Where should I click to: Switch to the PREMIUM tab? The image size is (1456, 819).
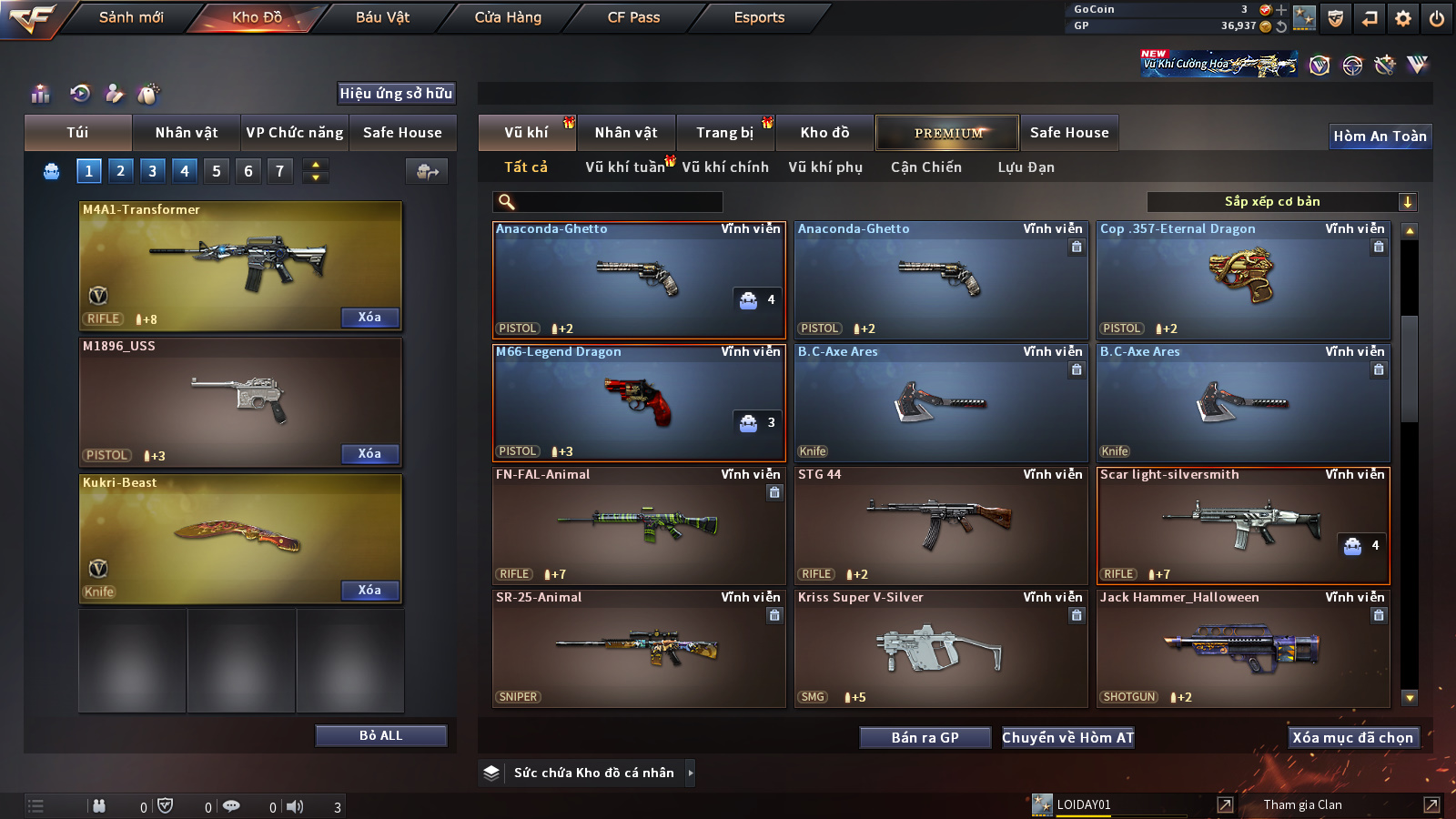947,133
